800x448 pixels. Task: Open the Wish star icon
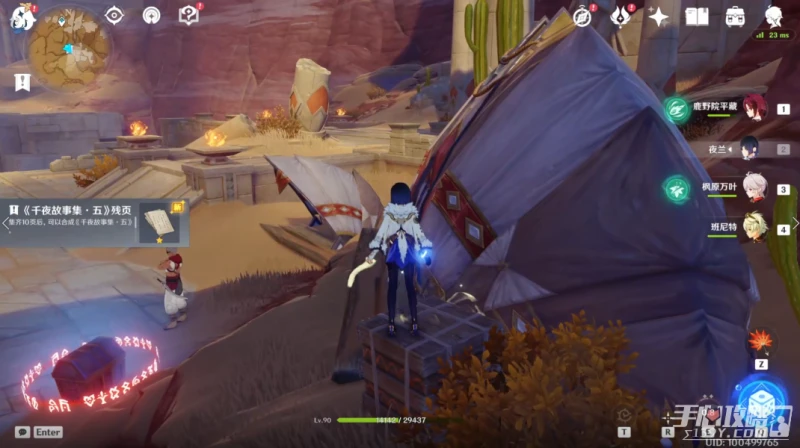[x=658, y=16]
